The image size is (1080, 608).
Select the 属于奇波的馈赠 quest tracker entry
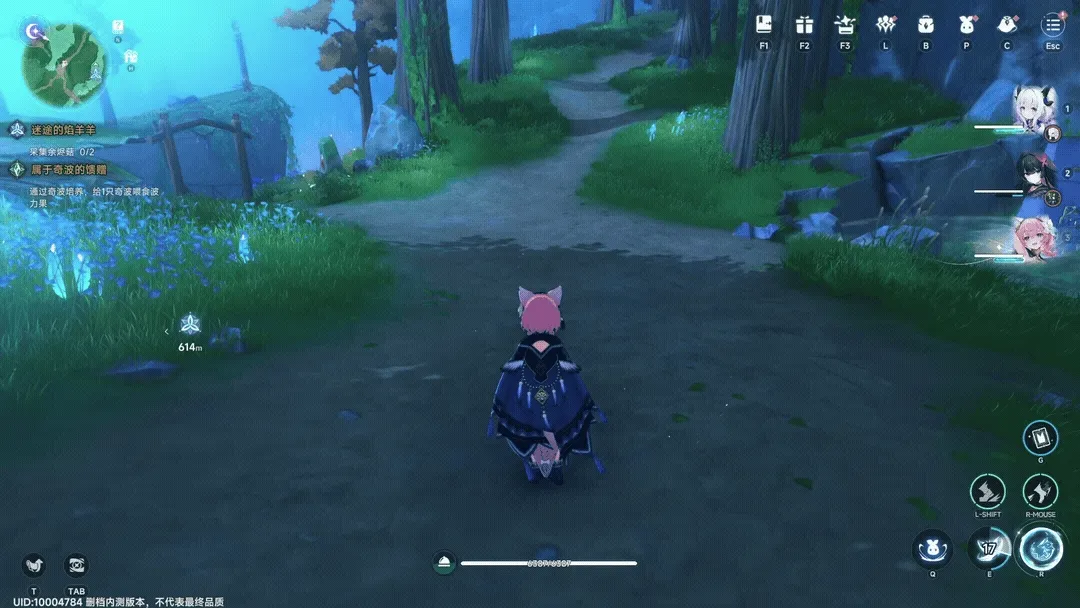[66, 170]
